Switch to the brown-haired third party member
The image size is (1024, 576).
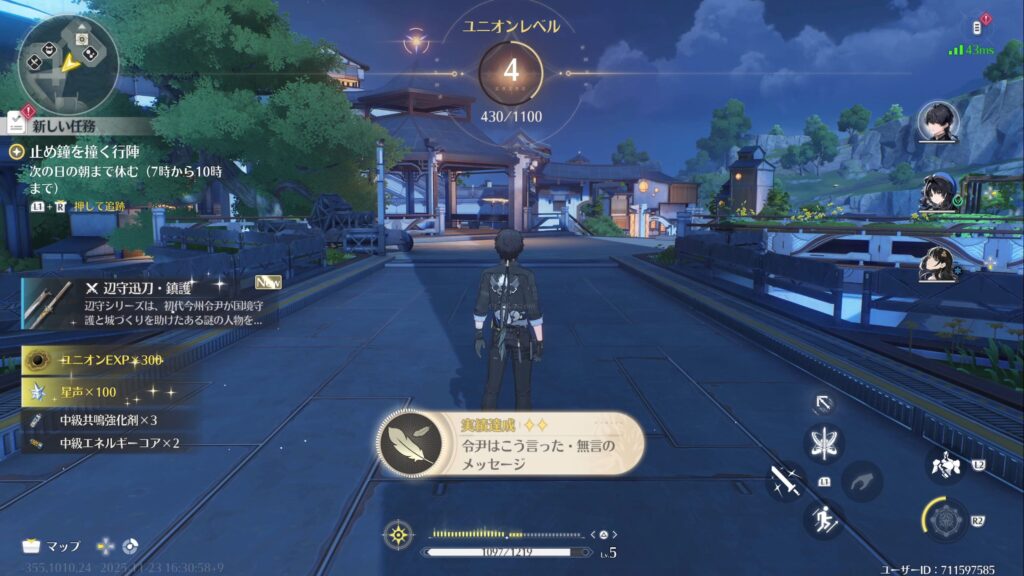click(x=939, y=265)
